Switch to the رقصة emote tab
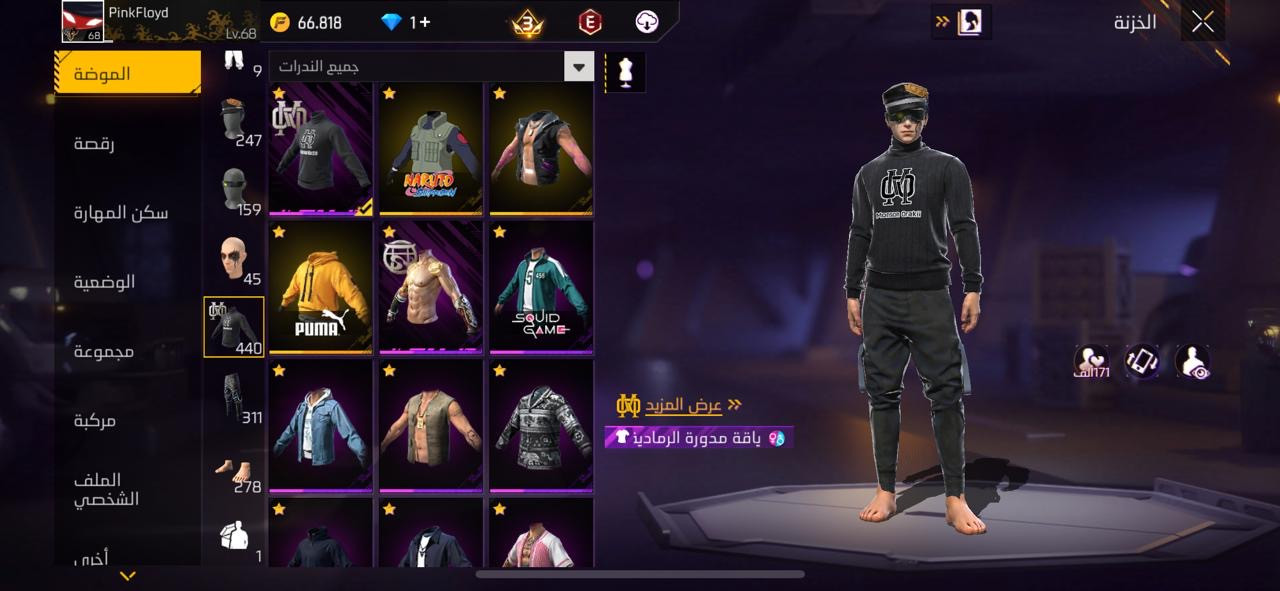Image resolution: width=1280 pixels, height=591 pixels. pyautogui.click(x=95, y=144)
